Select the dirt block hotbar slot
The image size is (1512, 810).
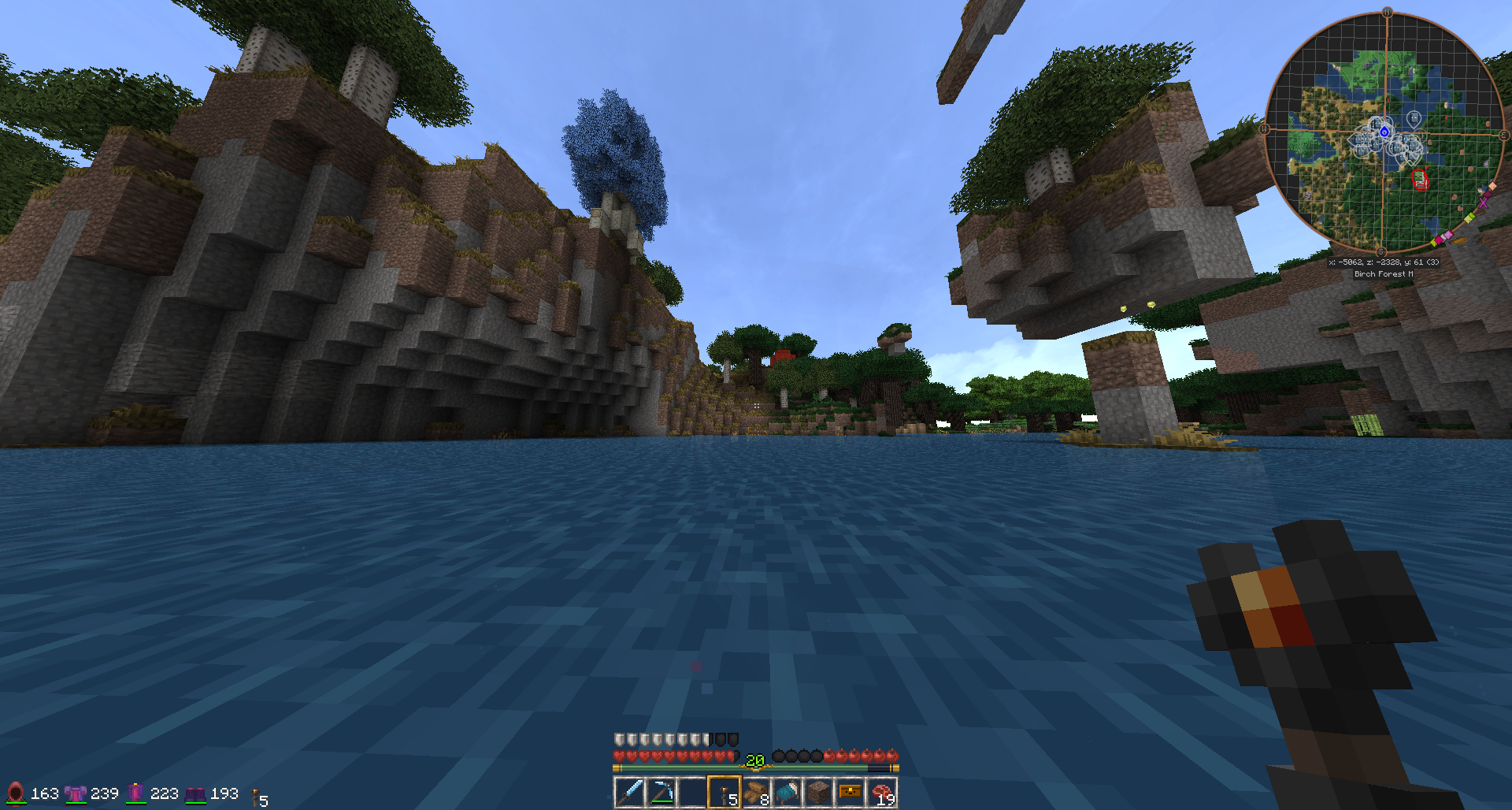(819, 792)
